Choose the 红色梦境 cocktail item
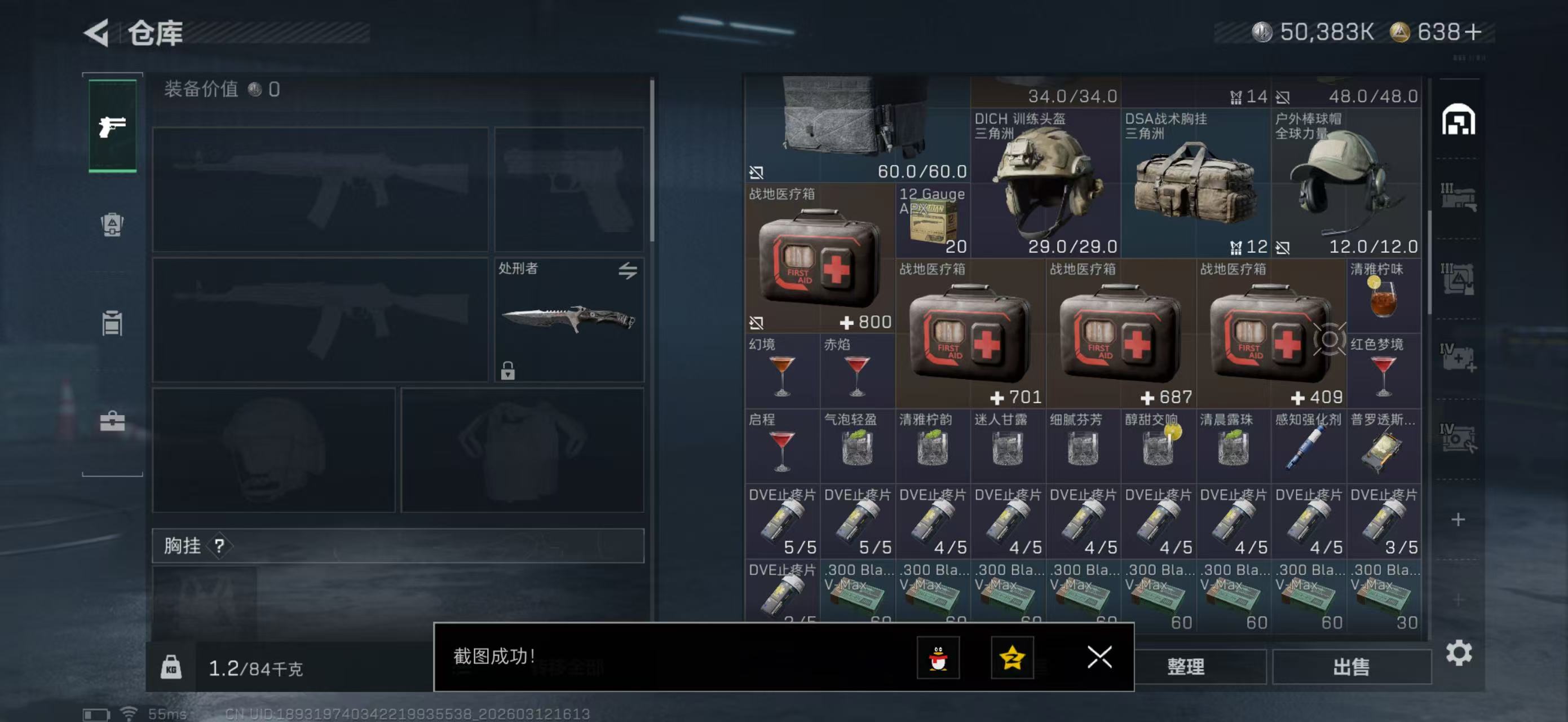Viewport: 1568px width, 722px height. pyautogui.click(x=1384, y=371)
